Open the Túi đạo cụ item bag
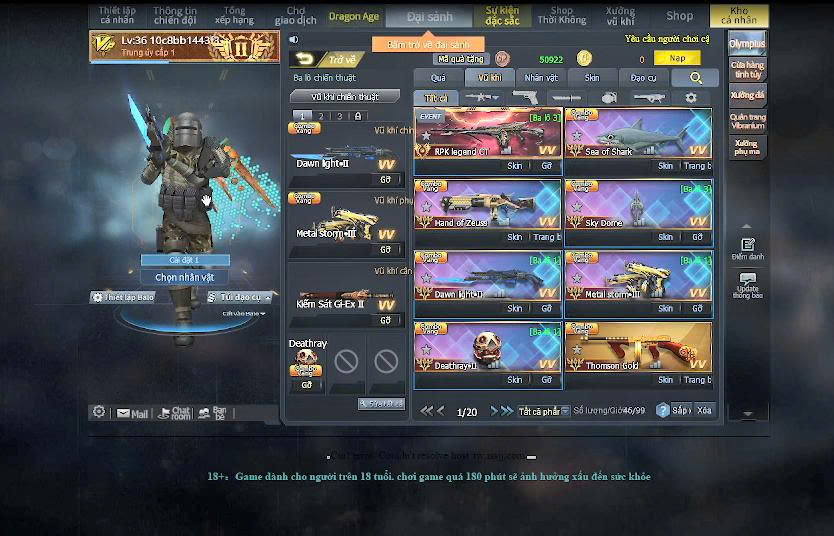This screenshot has width=834, height=536. click(240, 297)
